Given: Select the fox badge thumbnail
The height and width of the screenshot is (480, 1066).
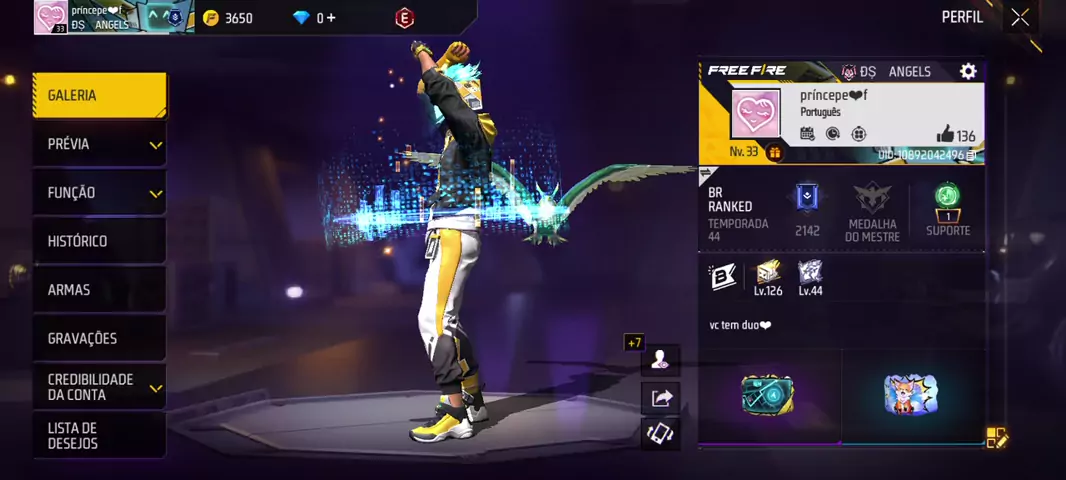Looking at the screenshot, I should [911, 395].
